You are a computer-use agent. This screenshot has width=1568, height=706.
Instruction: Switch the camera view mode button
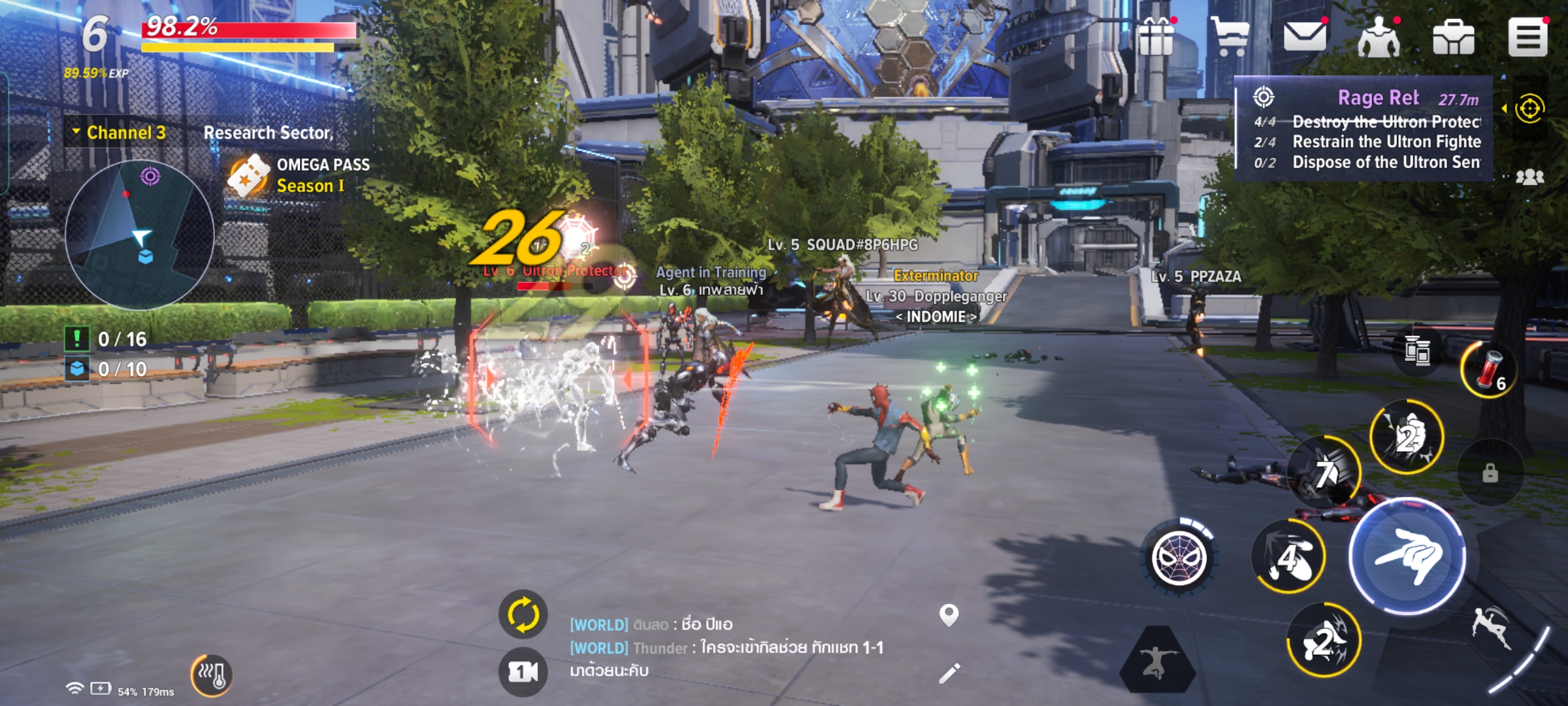coord(523,671)
